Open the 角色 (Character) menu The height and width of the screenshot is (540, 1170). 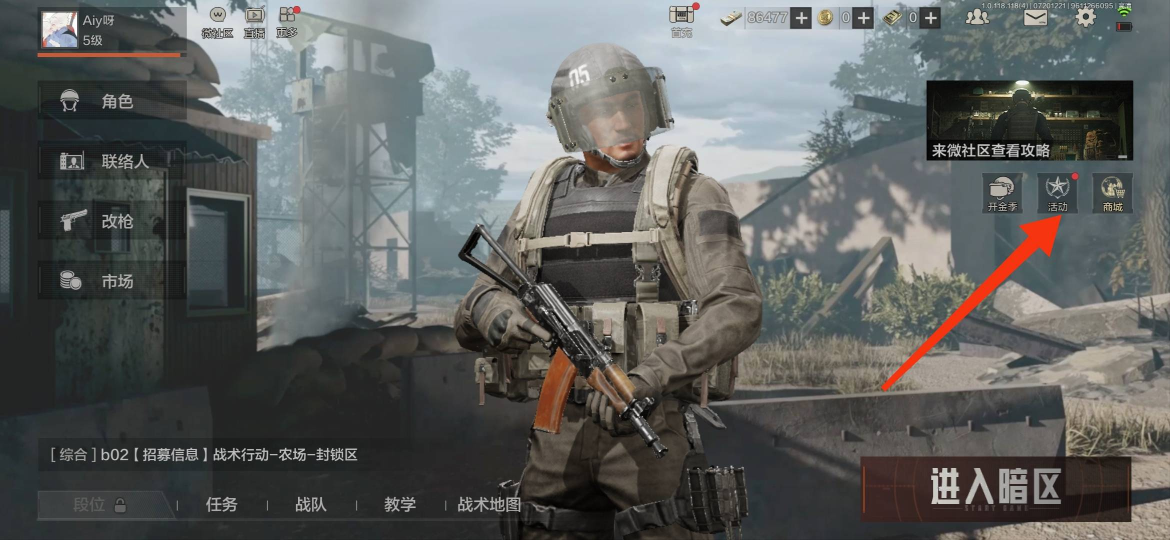[112, 101]
